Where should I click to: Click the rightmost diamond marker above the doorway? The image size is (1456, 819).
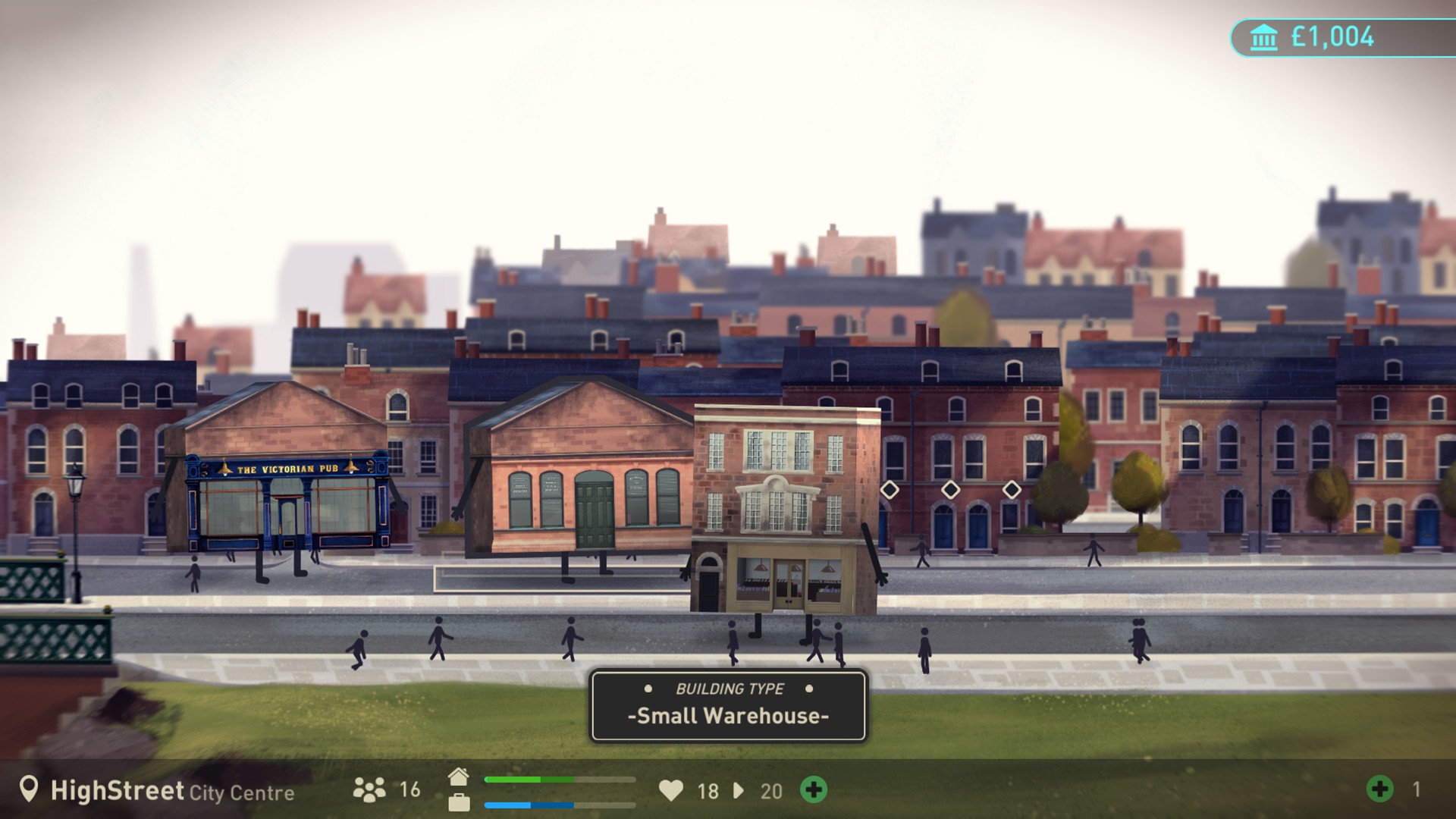pyautogui.click(x=1014, y=490)
